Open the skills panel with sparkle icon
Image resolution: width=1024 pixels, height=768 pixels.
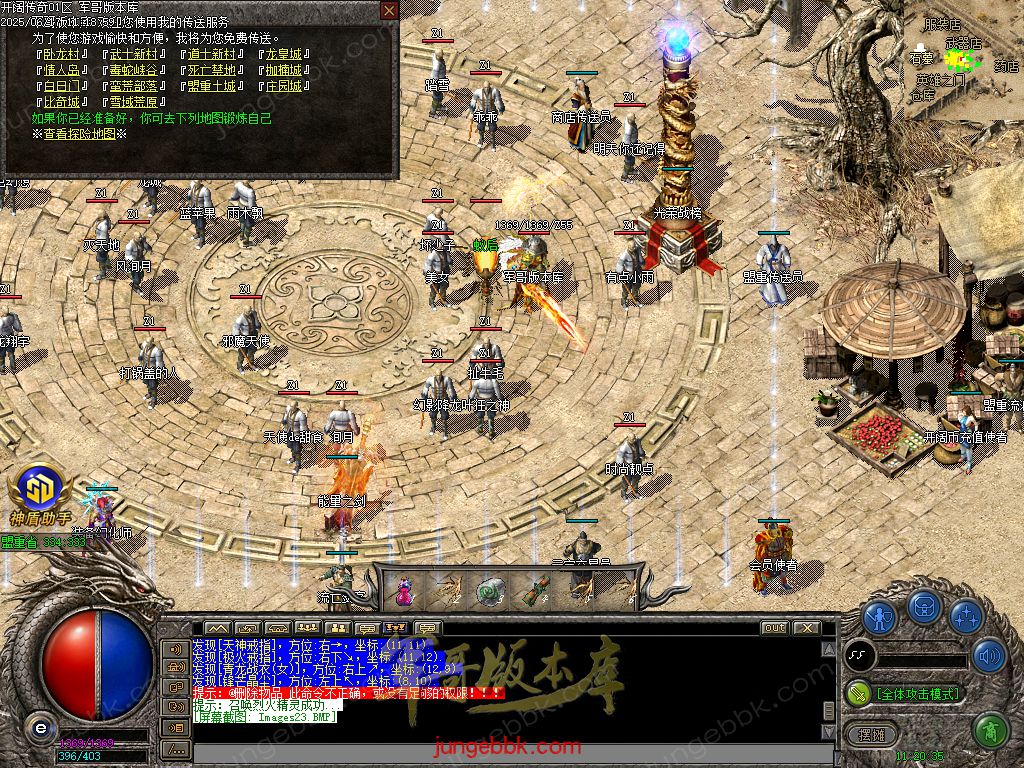click(x=965, y=616)
